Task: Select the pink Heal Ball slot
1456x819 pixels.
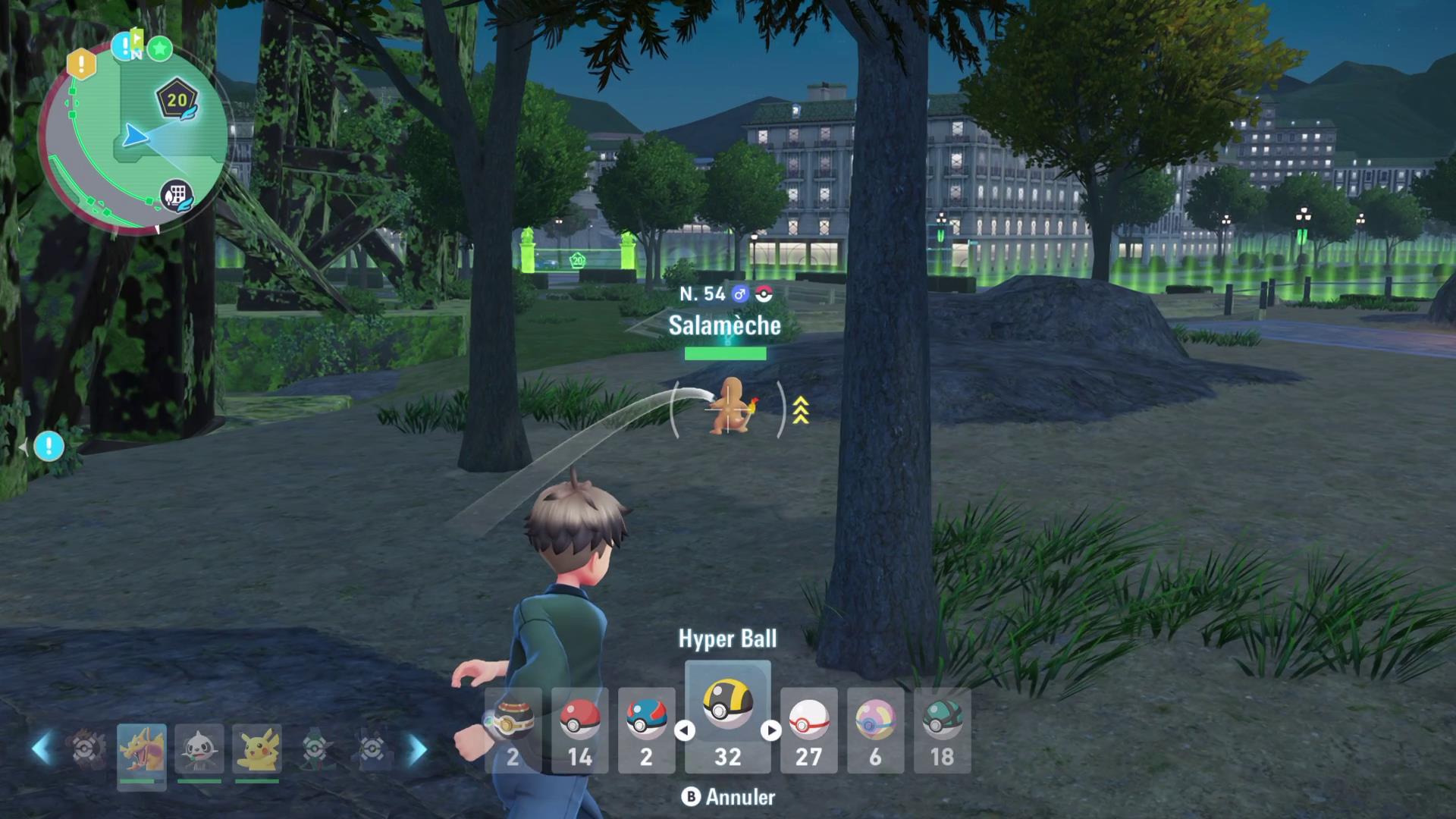Action: coord(875,730)
